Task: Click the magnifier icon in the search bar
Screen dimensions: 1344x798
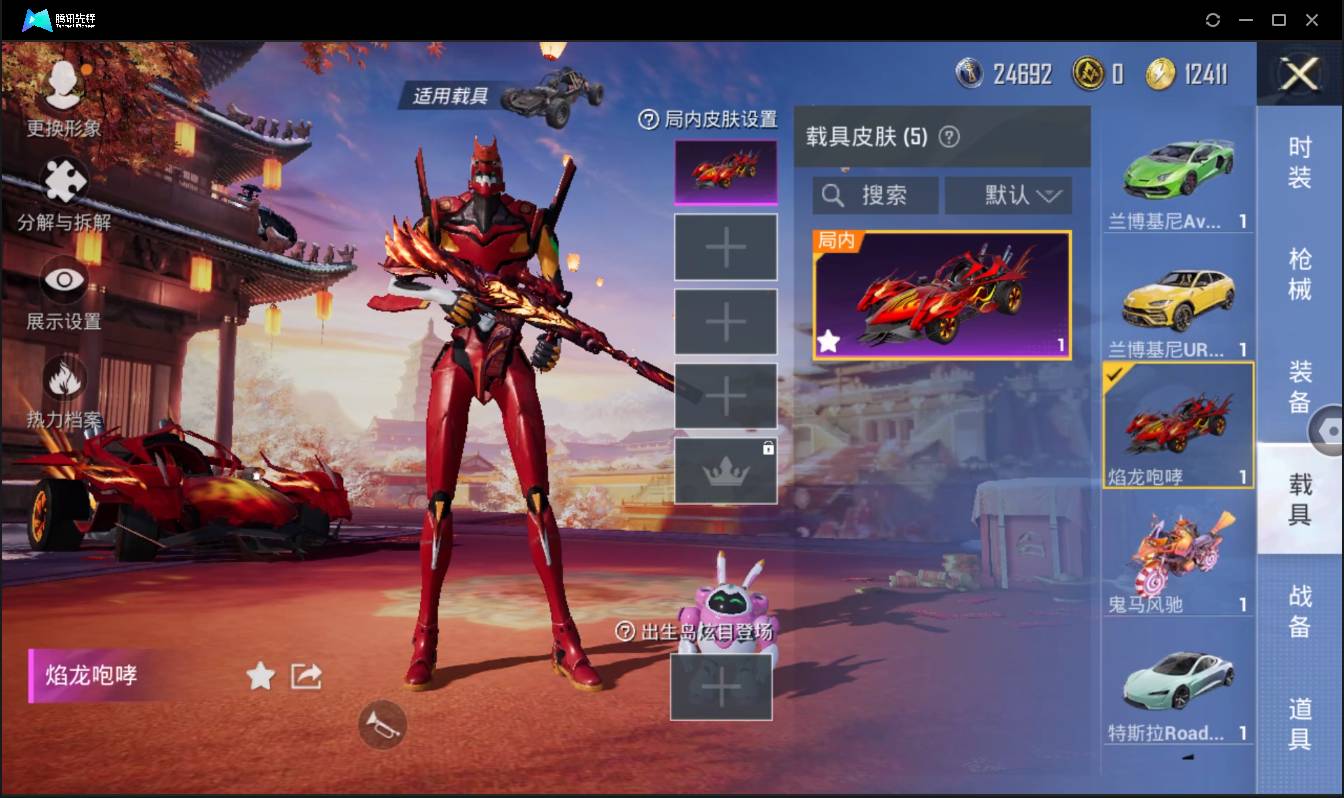Action: tap(834, 195)
